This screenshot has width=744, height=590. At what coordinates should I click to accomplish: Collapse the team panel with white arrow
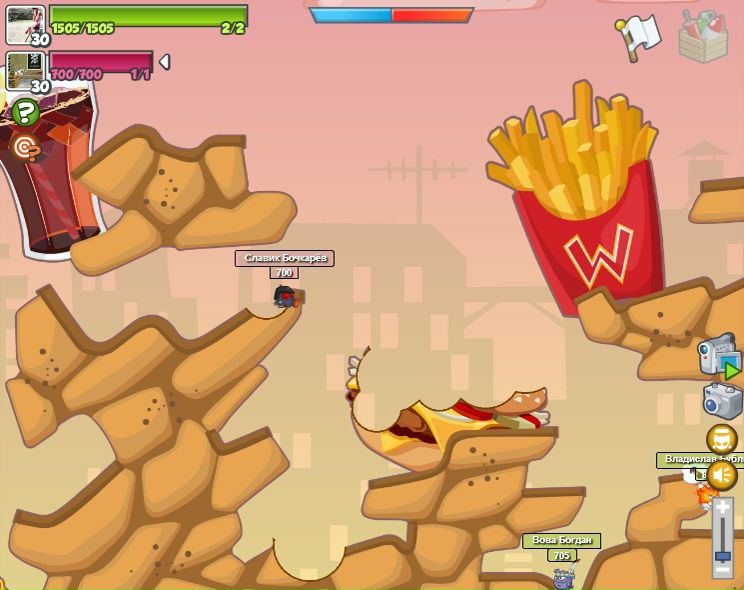(x=165, y=62)
